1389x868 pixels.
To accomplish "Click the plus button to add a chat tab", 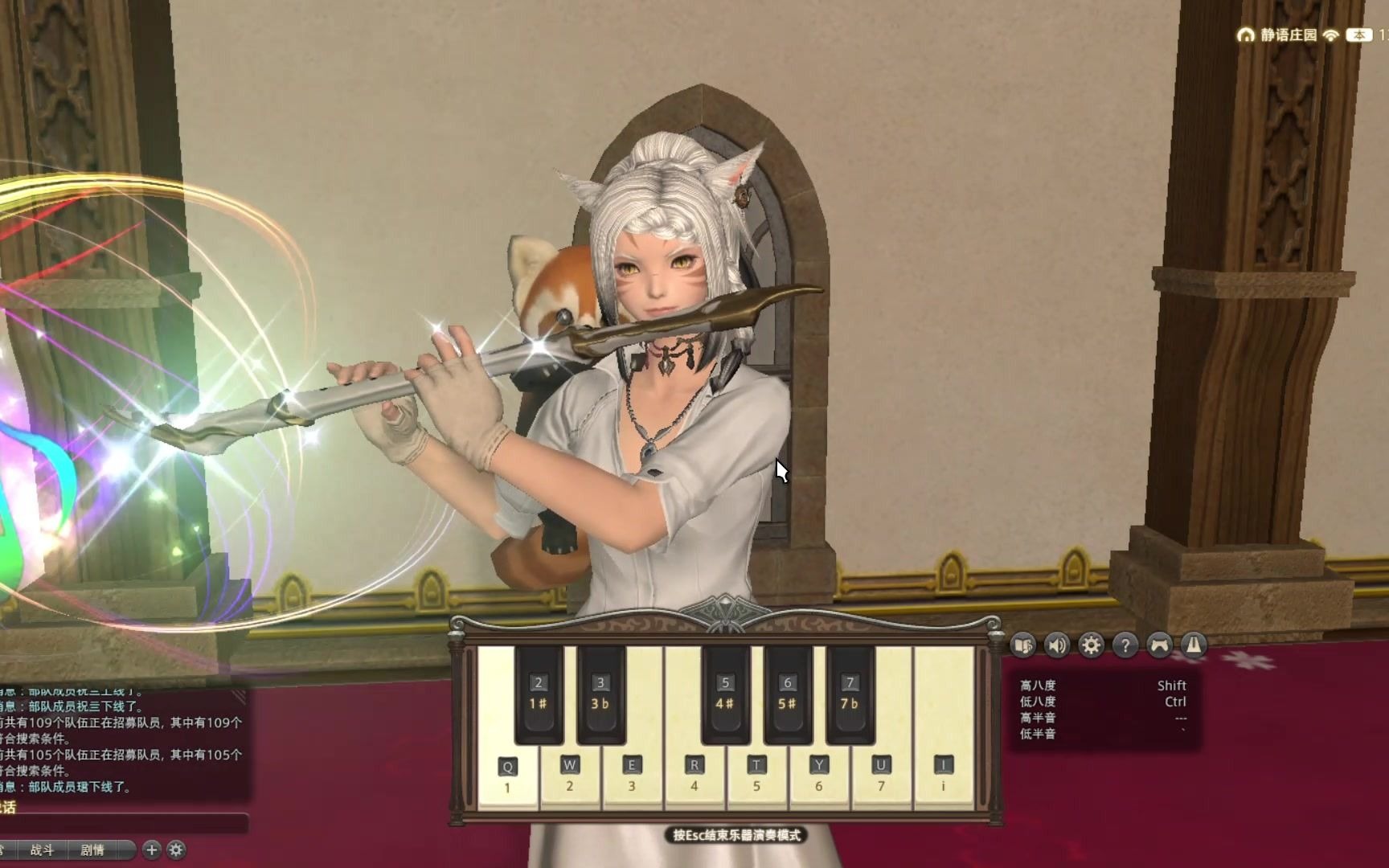I will pos(151,850).
